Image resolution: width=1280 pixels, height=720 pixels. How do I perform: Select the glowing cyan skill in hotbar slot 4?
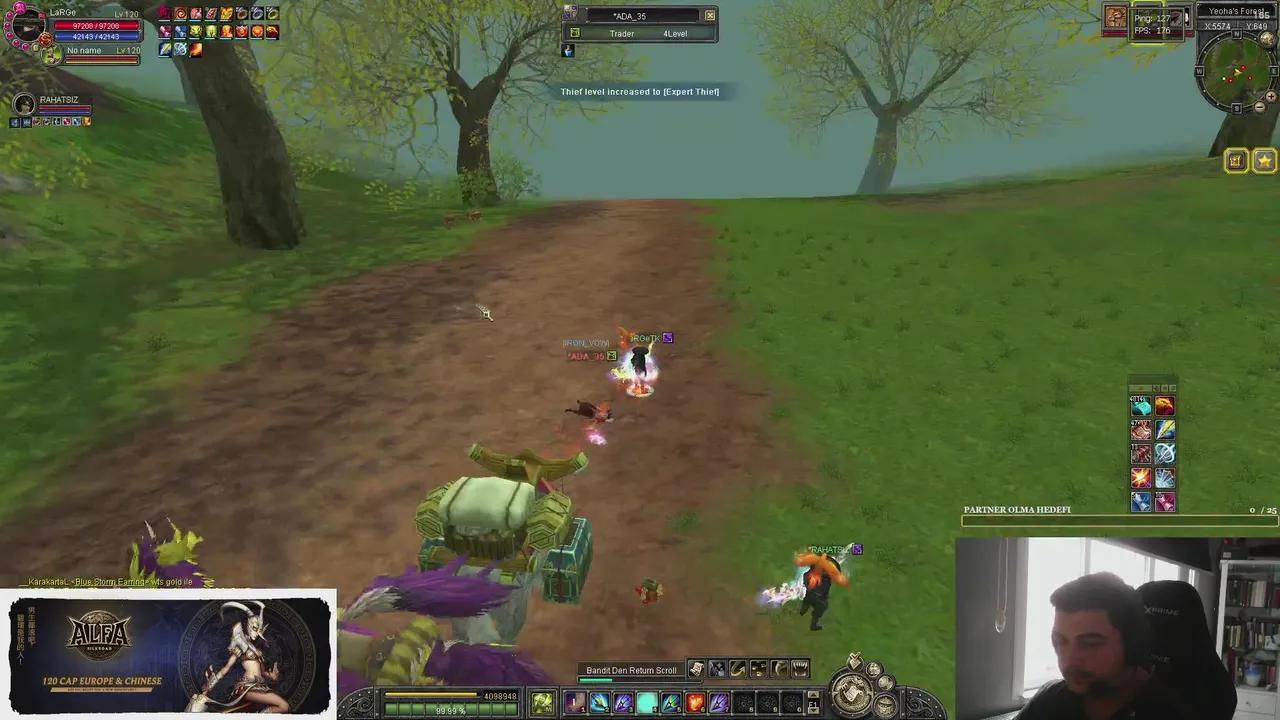pos(646,702)
